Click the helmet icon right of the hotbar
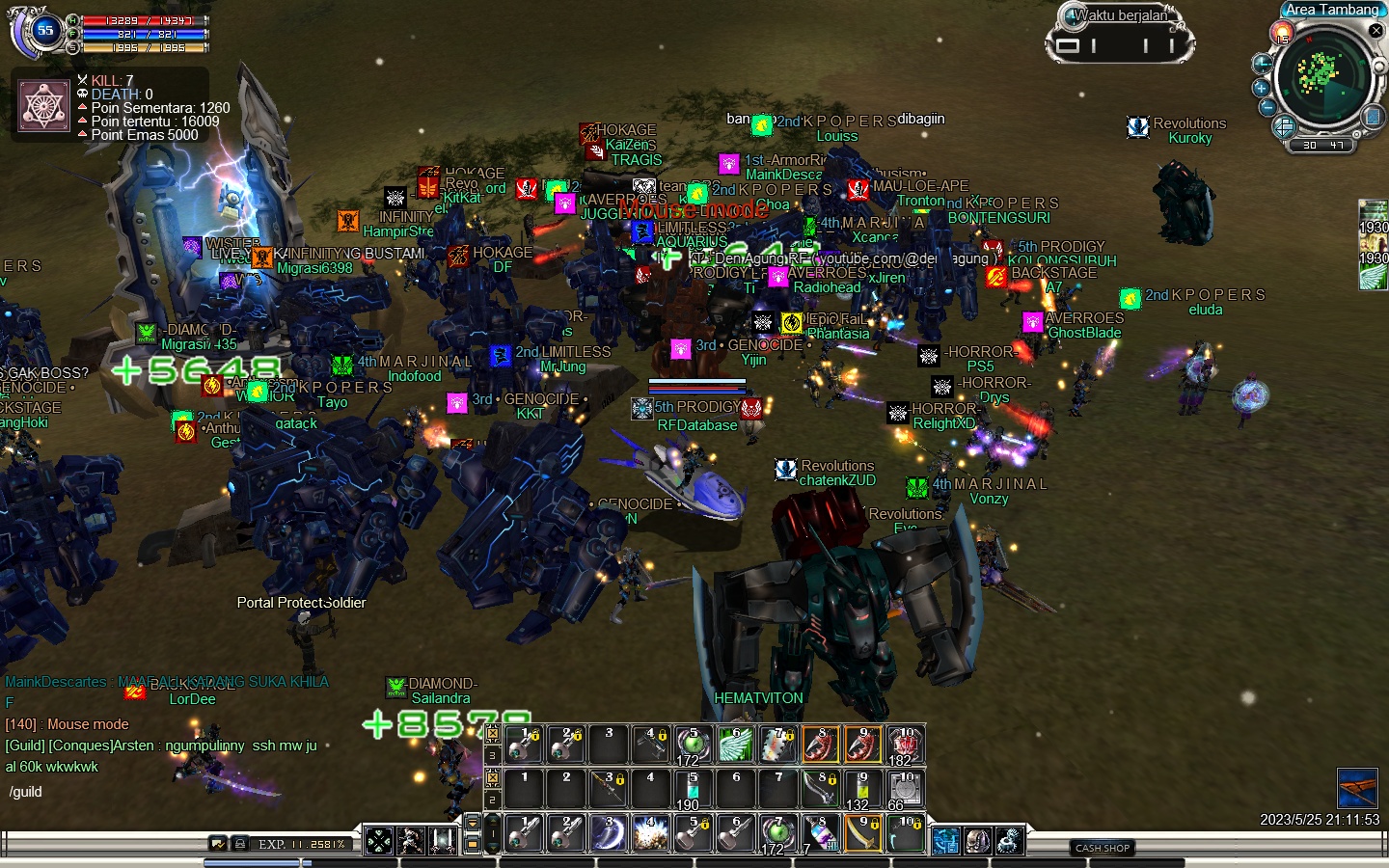The width and height of the screenshot is (1389, 868). click(x=977, y=841)
